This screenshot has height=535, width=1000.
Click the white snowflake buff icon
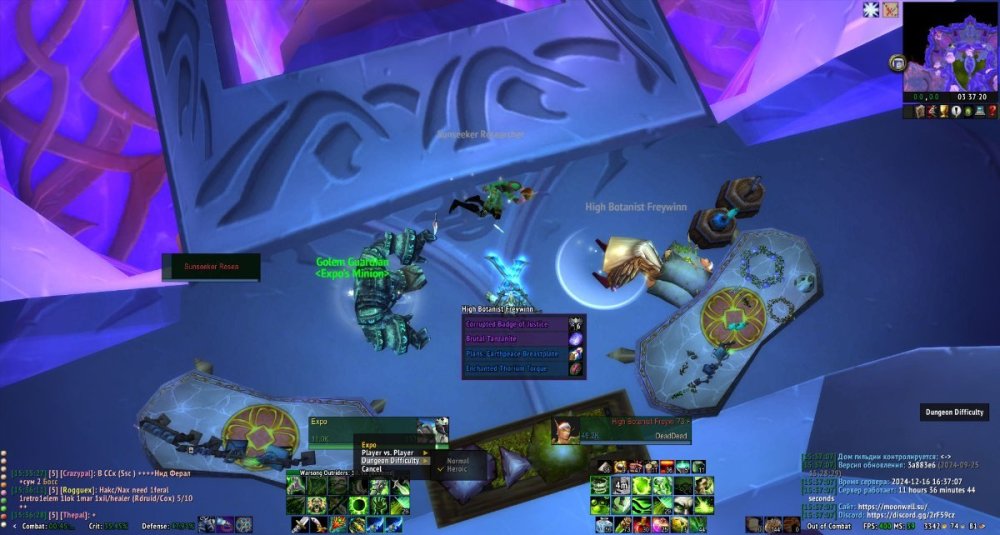(871, 9)
